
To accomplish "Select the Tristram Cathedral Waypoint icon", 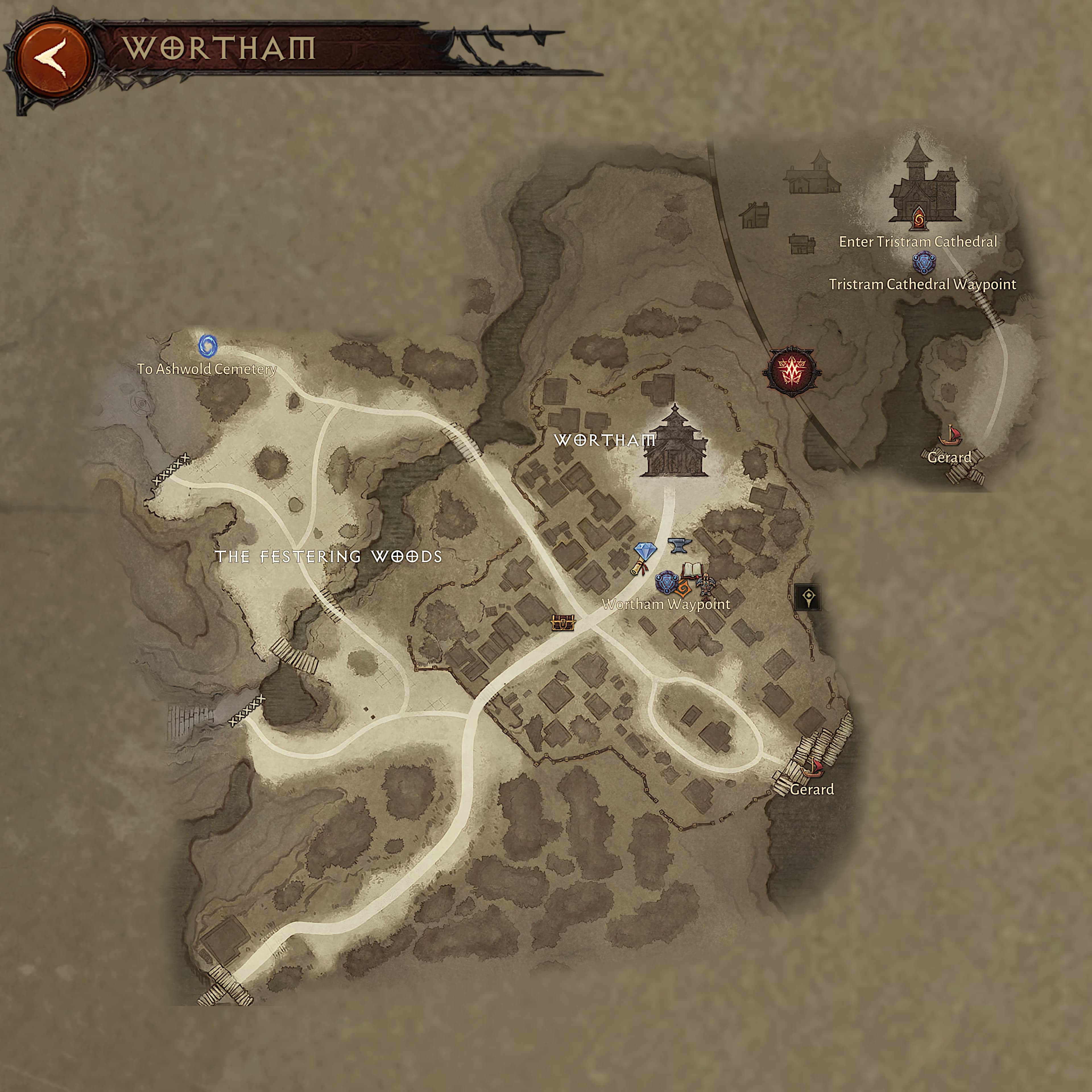I will [924, 262].
